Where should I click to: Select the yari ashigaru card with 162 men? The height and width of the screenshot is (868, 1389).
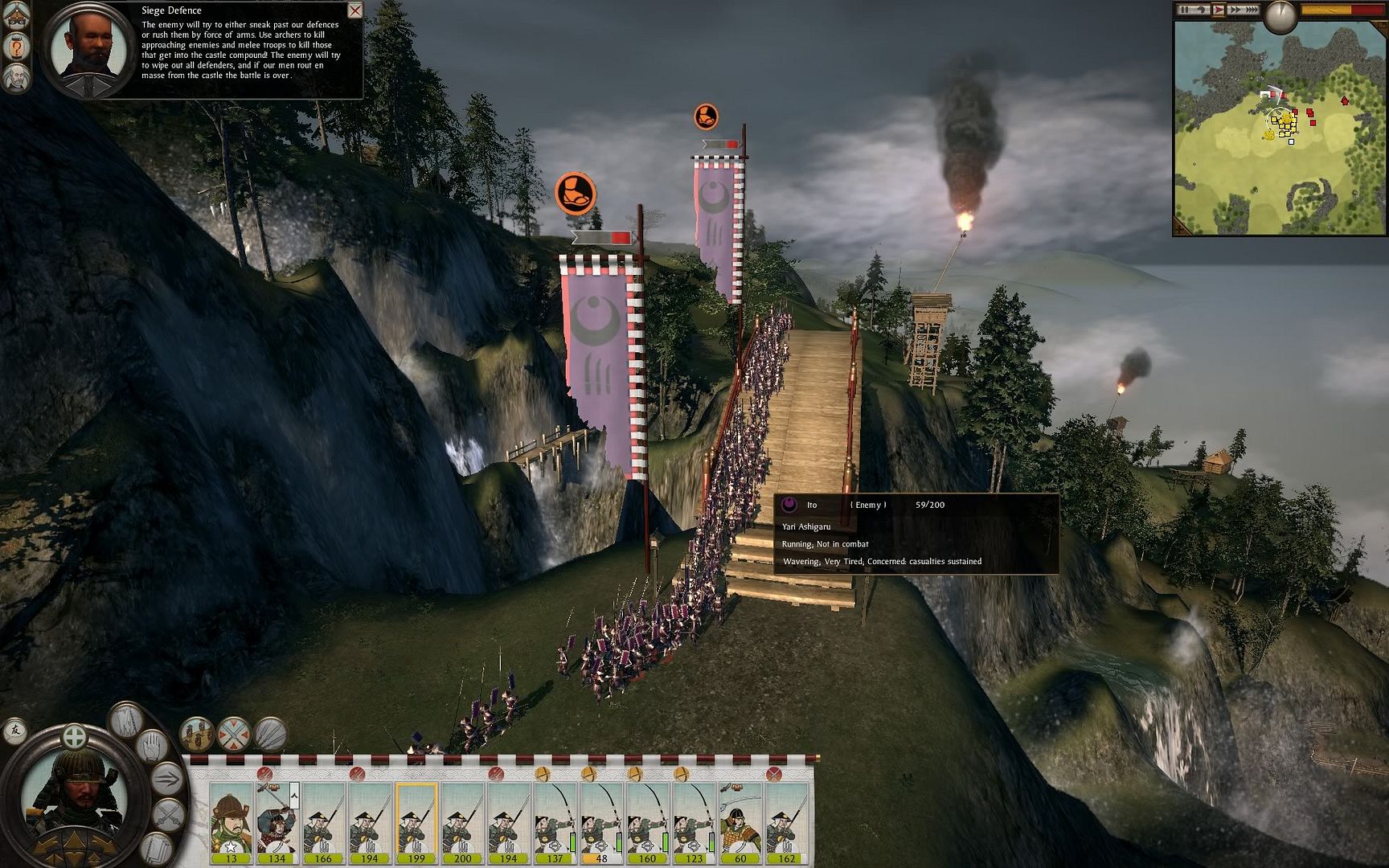click(x=787, y=821)
